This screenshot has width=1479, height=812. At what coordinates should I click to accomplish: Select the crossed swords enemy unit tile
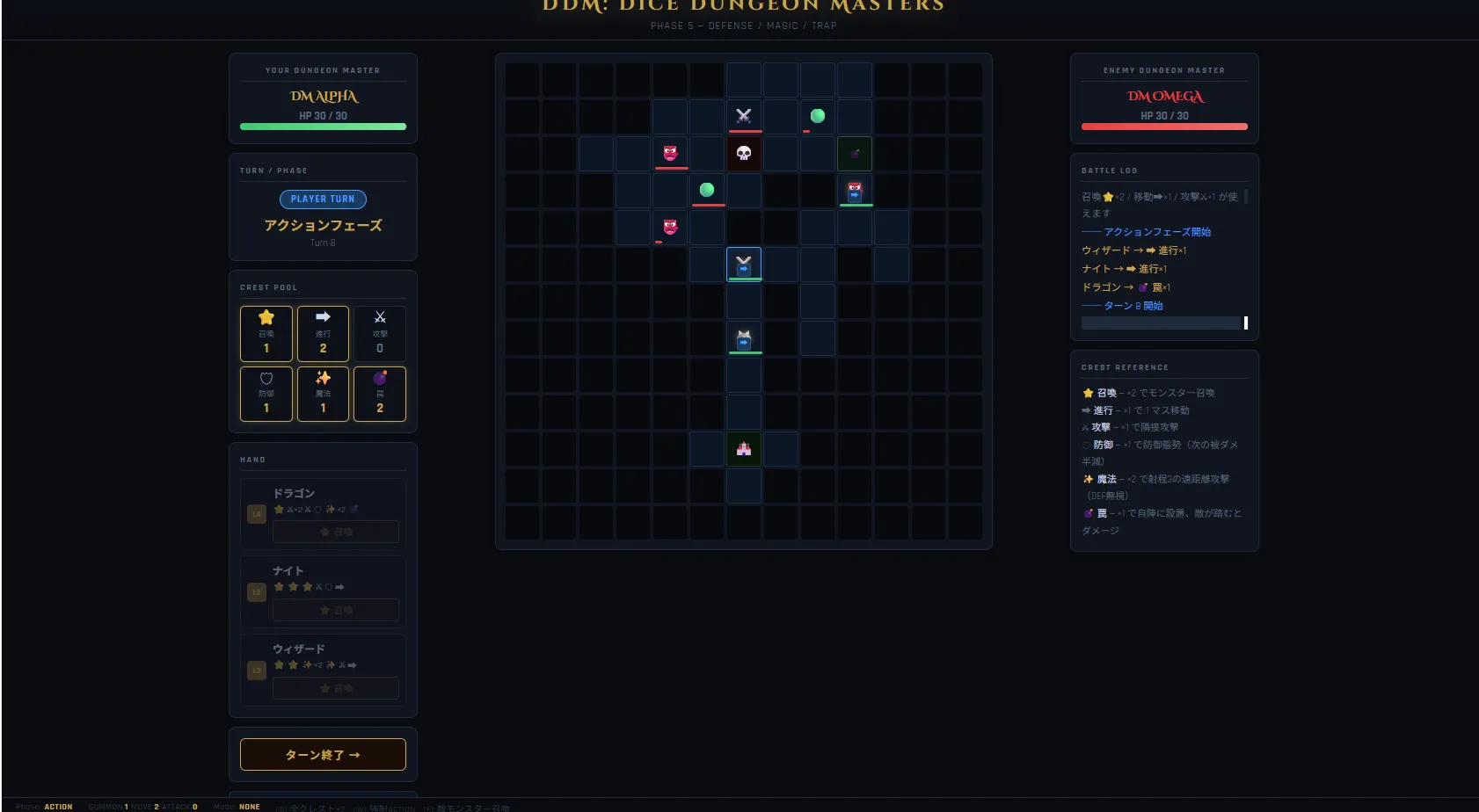pos(744,116)
